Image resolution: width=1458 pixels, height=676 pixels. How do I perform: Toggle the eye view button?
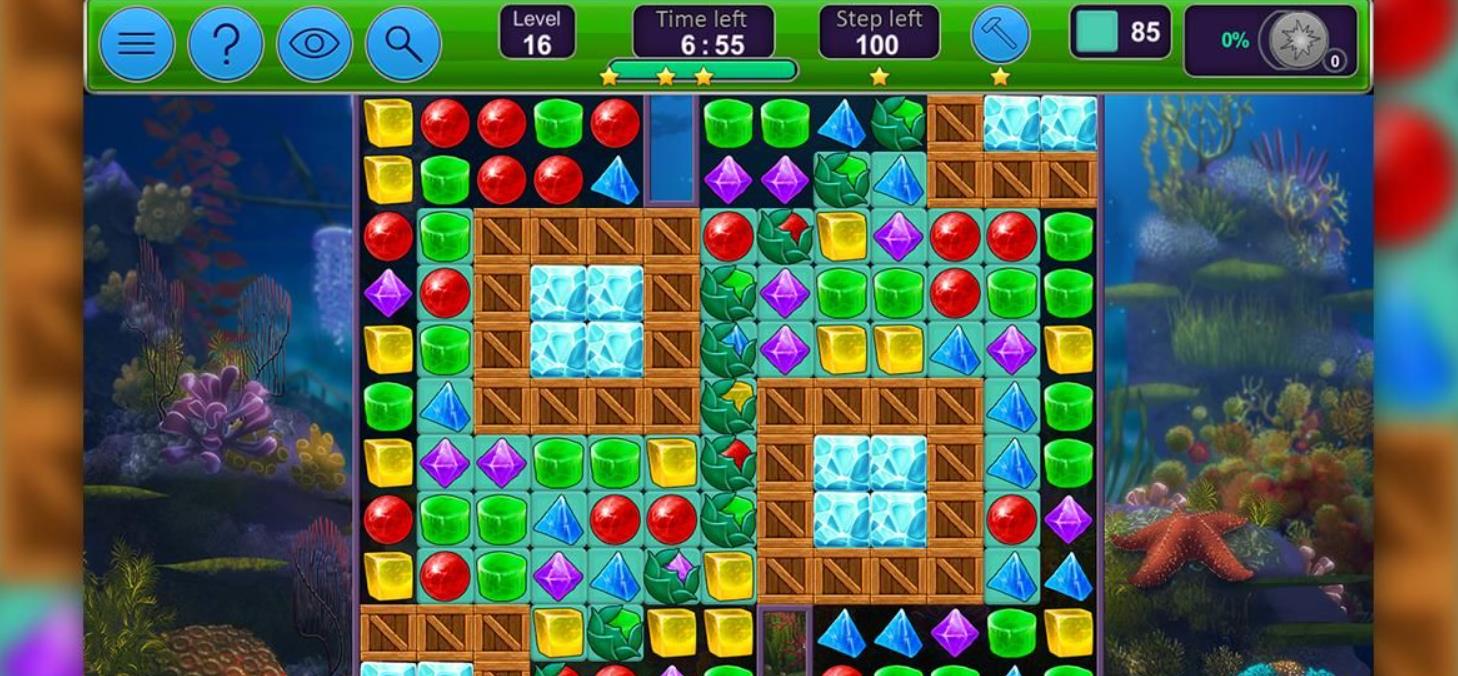click(x=314, y=44)
